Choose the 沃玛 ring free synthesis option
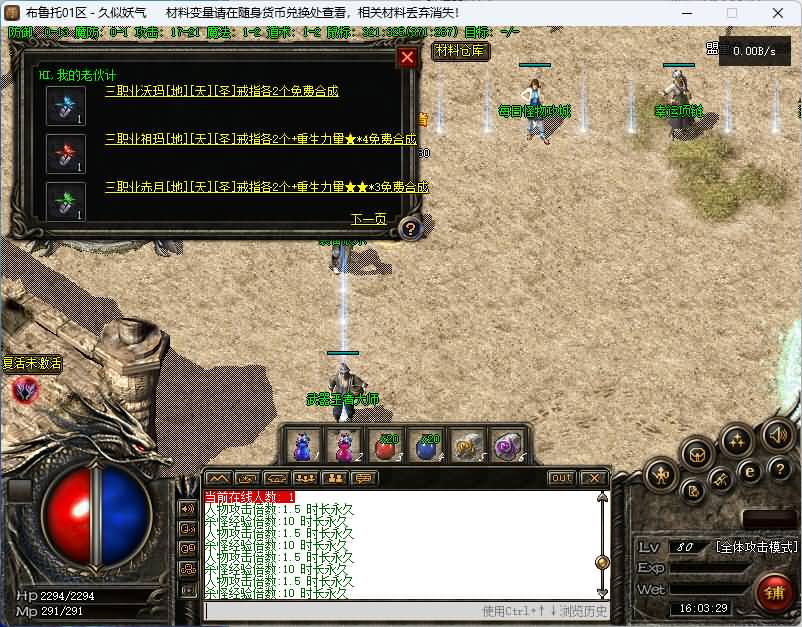Viewport: 802px width, 627px height. (x=222, y=92)
